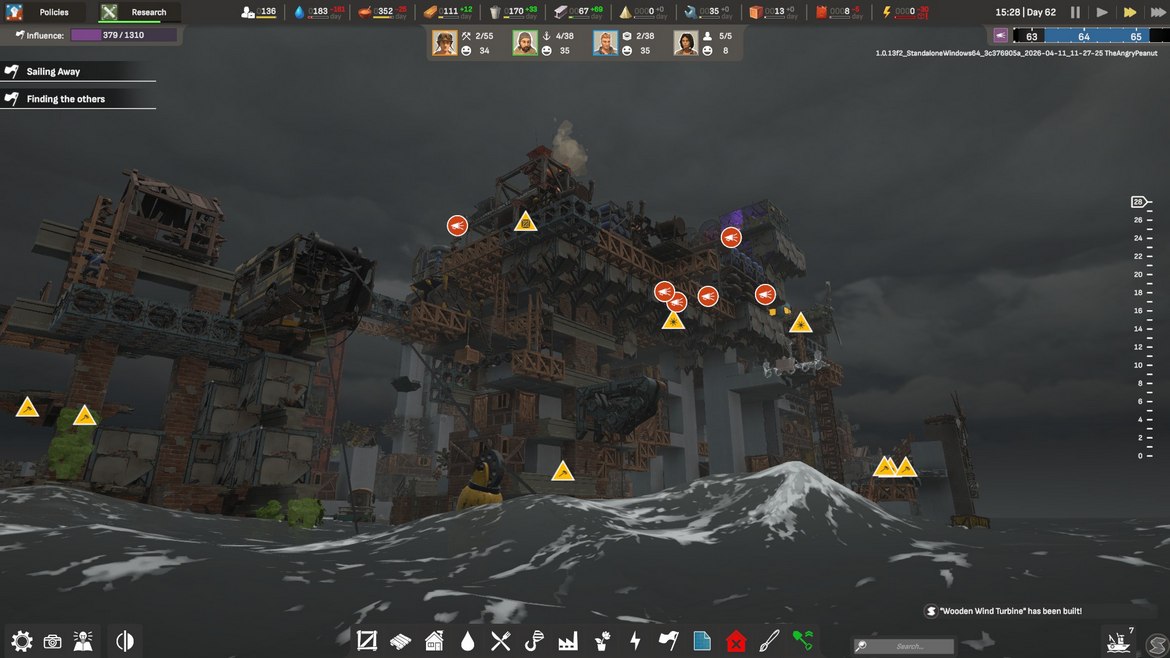
Task: Open the fish hook build category
Action: [x=535, y=641]
